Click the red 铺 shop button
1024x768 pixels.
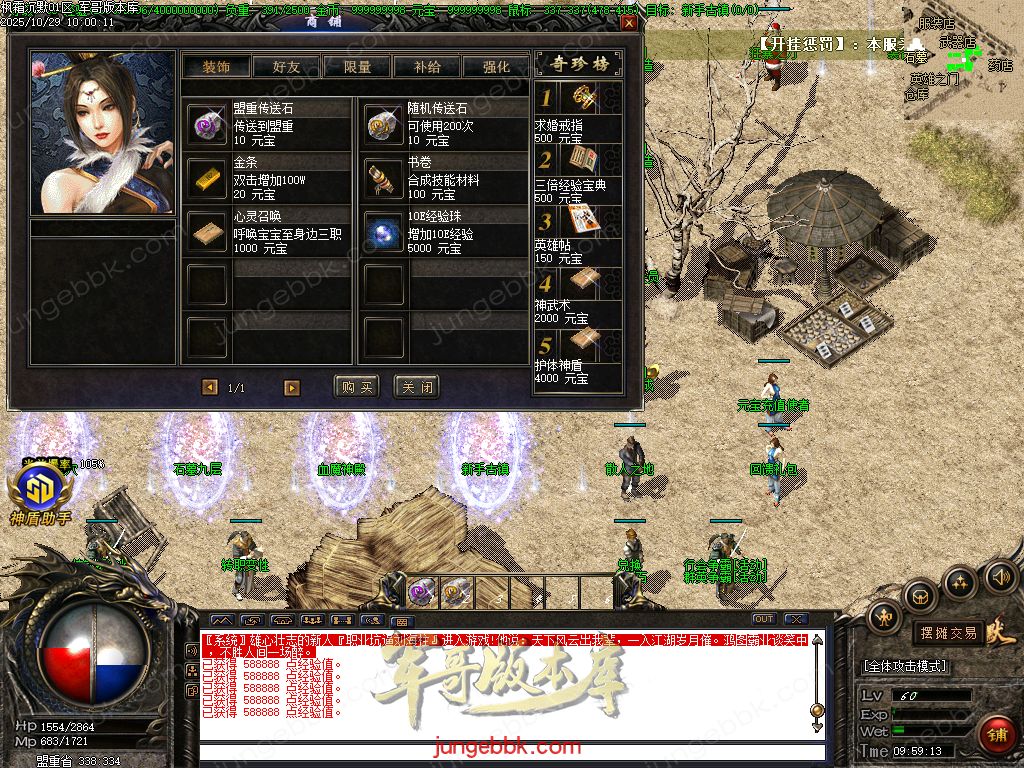(x=996, y=735)
